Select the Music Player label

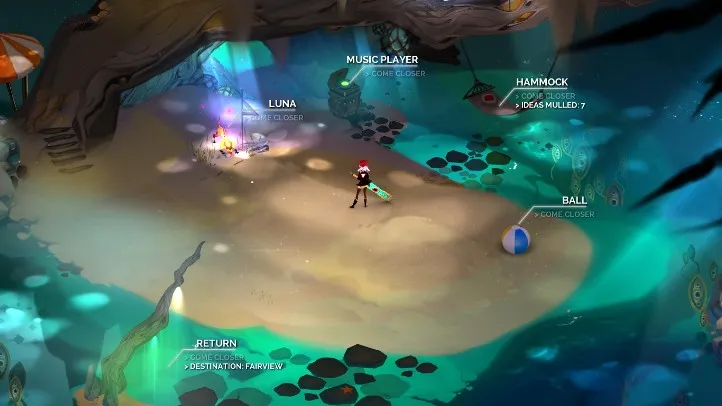pyautogui.click(x=382, y=60)
